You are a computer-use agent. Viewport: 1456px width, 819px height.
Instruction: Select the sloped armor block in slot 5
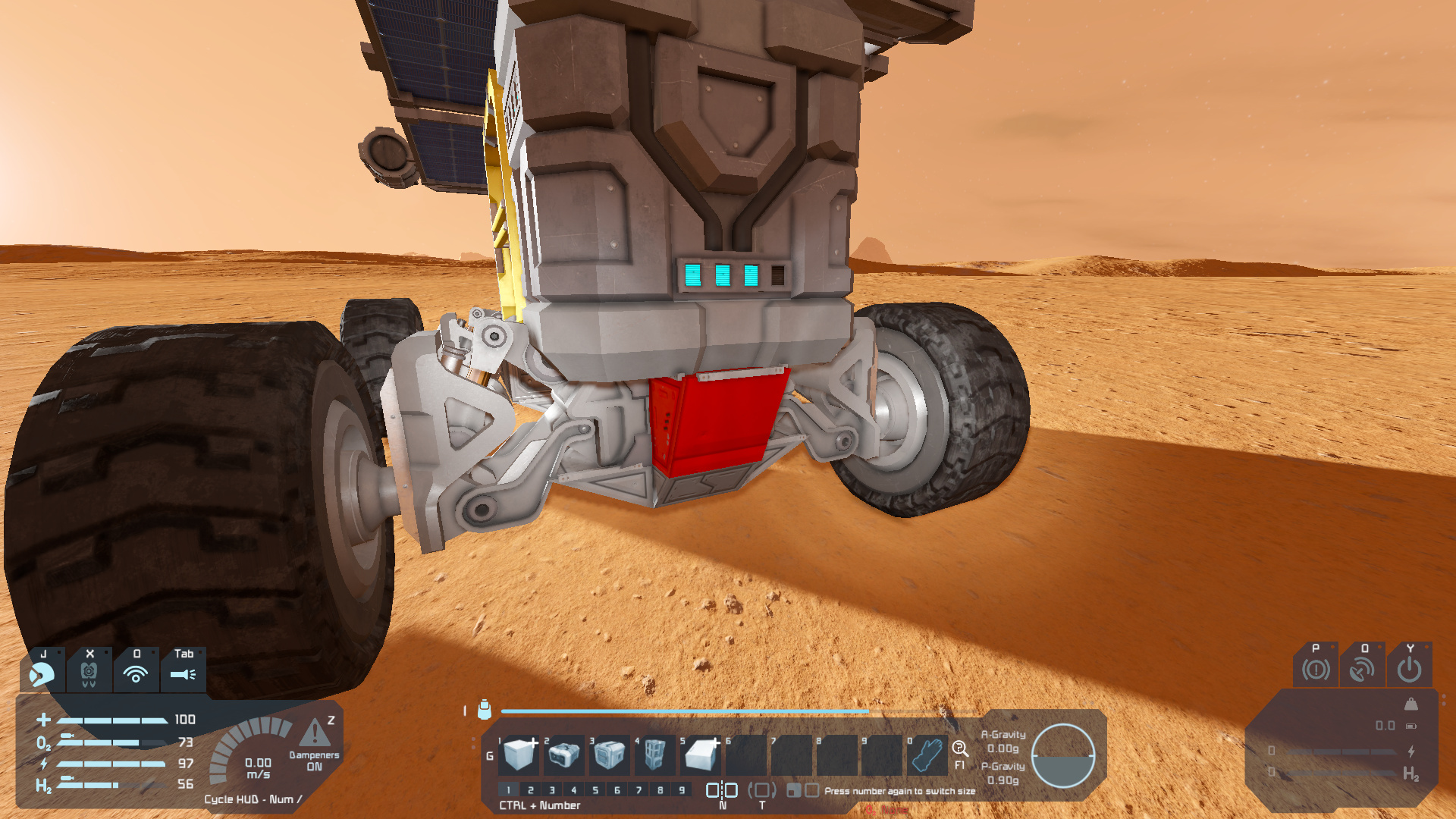[700, 754]
